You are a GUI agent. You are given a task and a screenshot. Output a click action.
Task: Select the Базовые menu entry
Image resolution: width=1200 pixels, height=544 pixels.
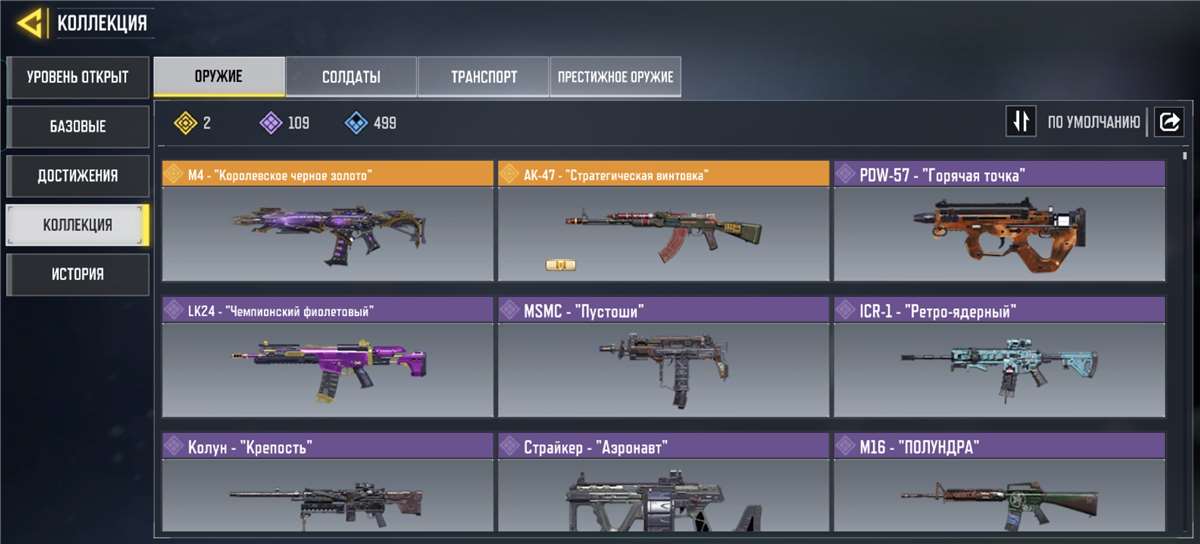click(77, 127)
